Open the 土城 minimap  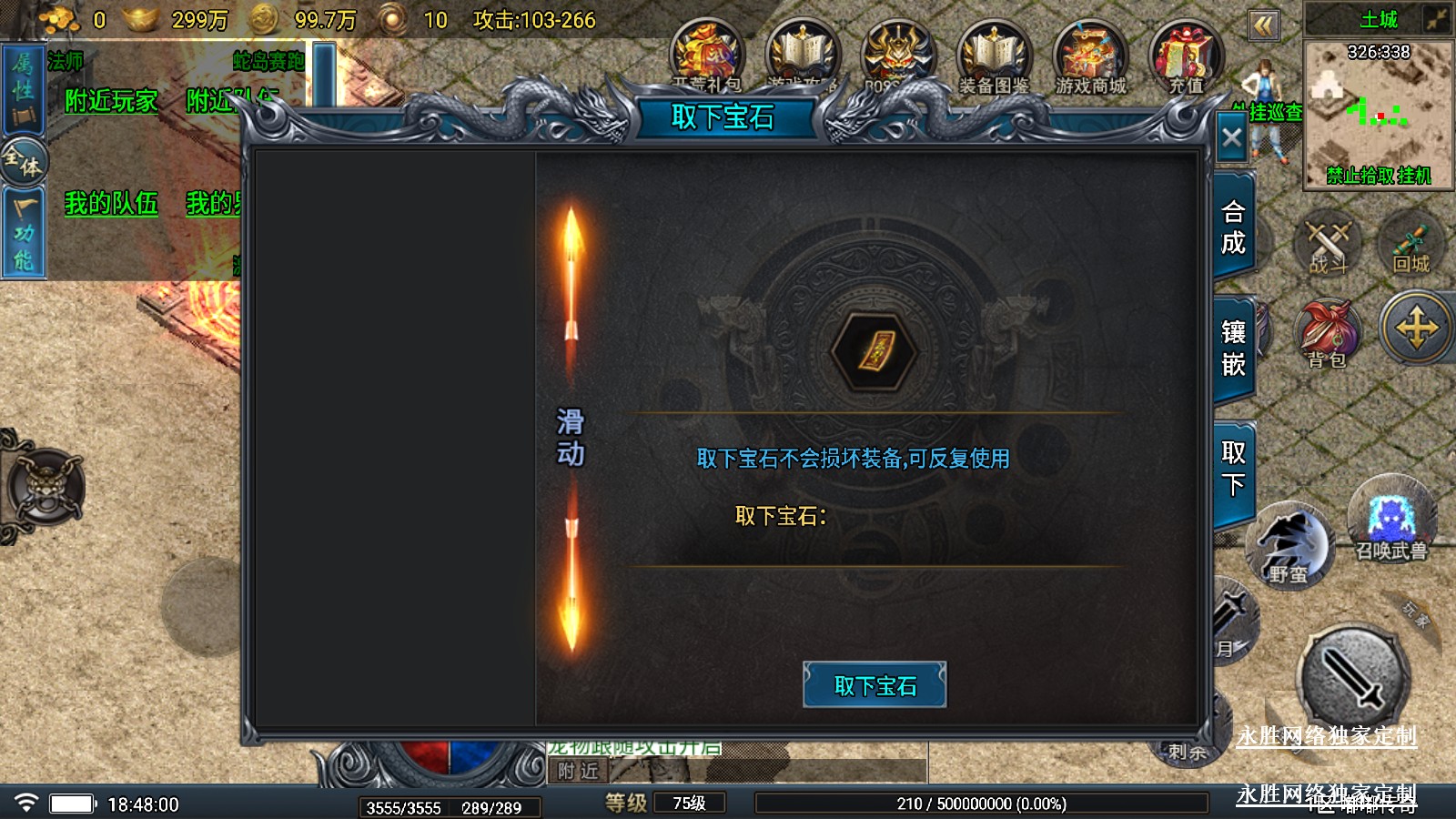1378,109
